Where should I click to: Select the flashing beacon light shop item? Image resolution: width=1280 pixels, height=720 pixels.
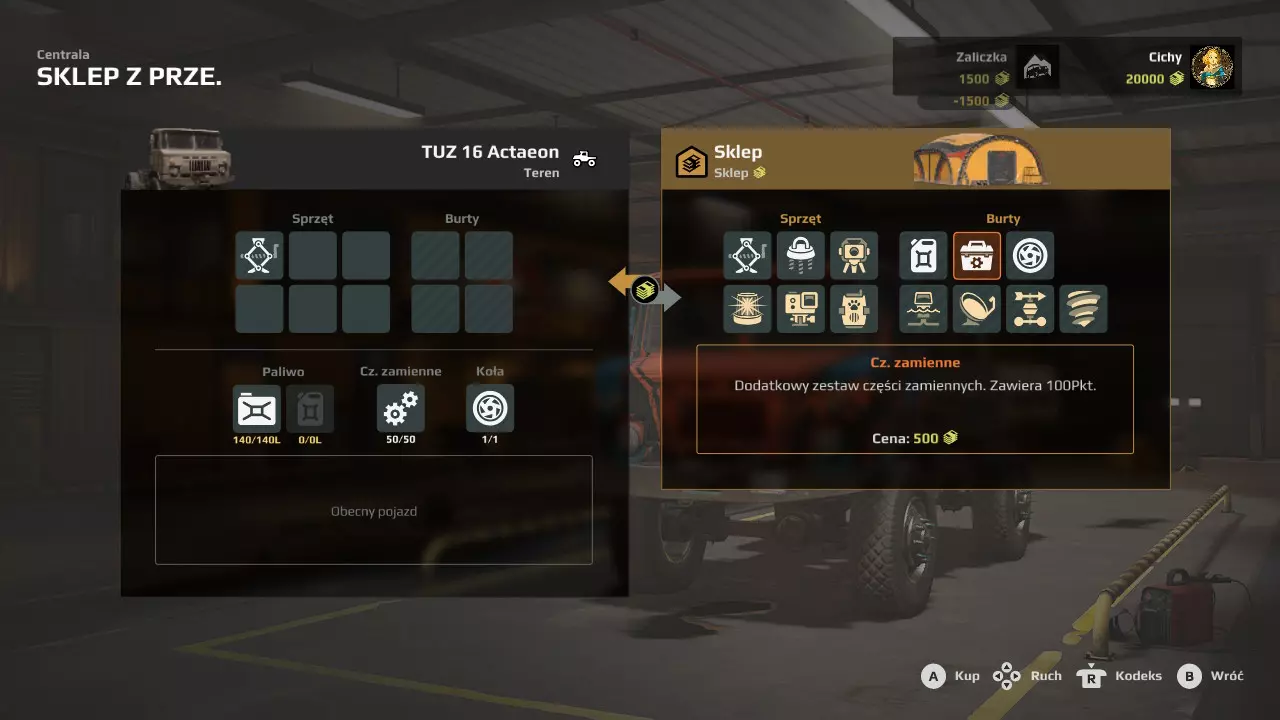point(748,309)
